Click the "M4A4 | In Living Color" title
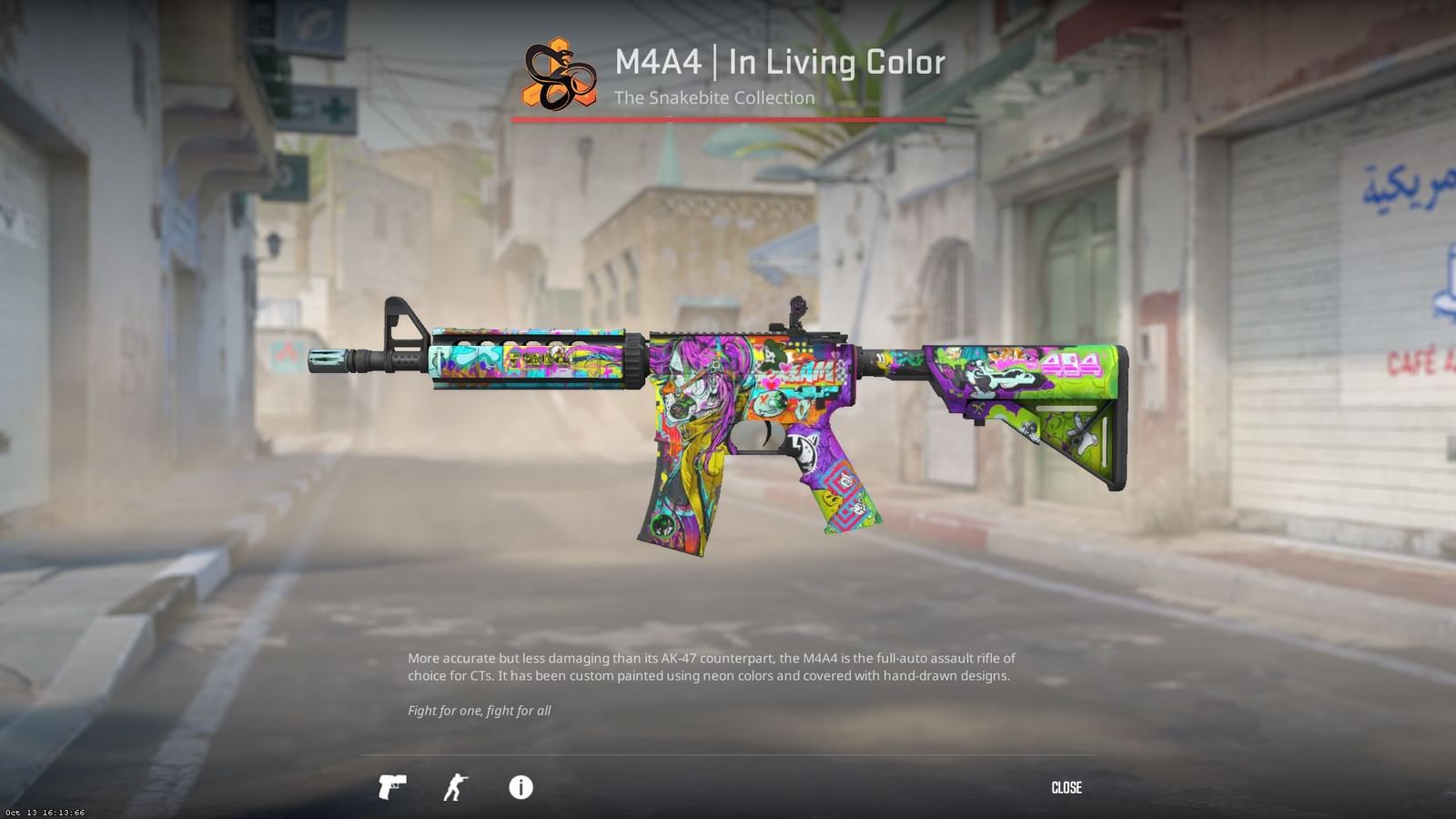1456x819 pixels. (780, 62)
